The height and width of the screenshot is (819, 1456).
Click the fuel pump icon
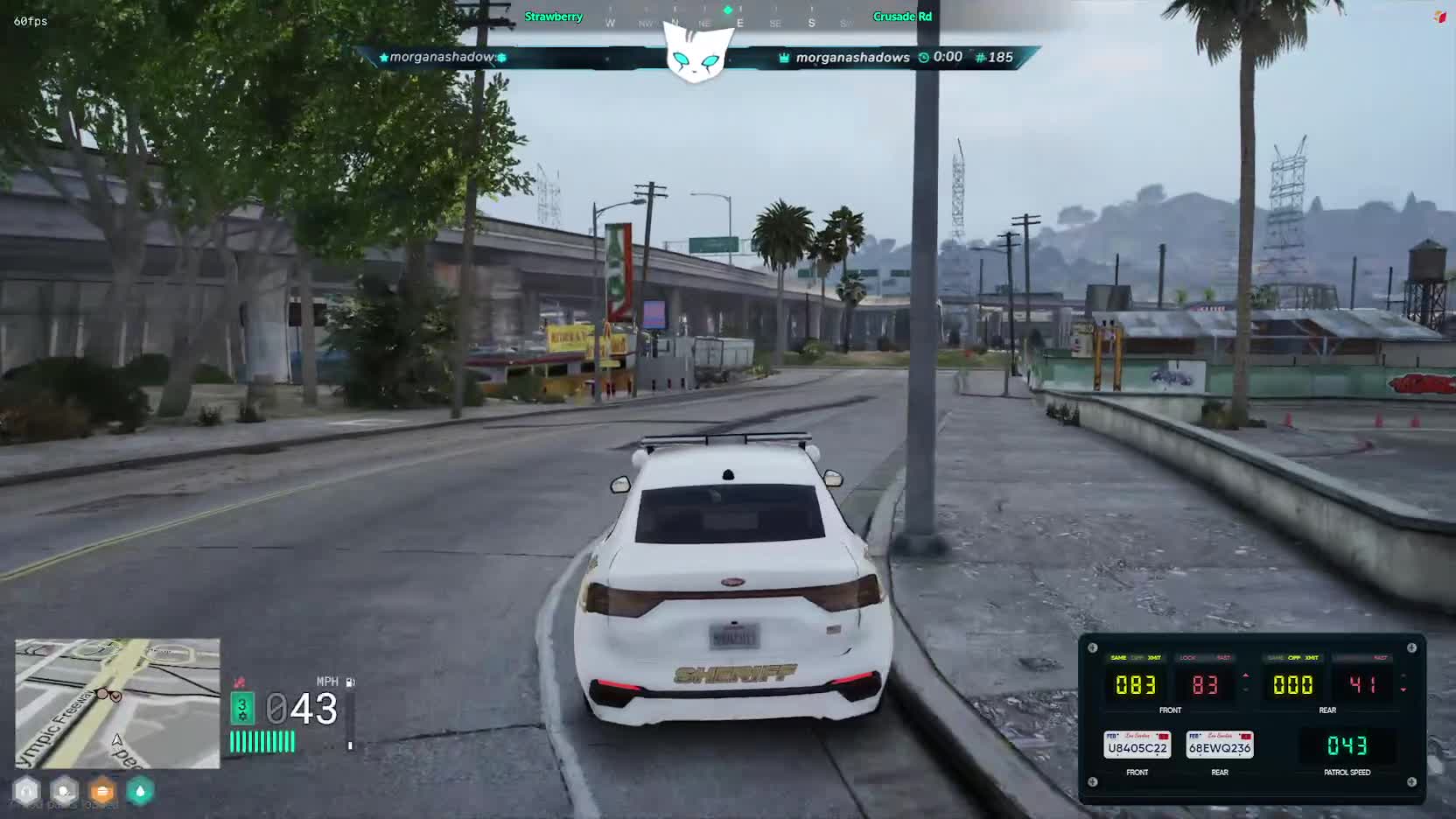(x=350, y=682)
